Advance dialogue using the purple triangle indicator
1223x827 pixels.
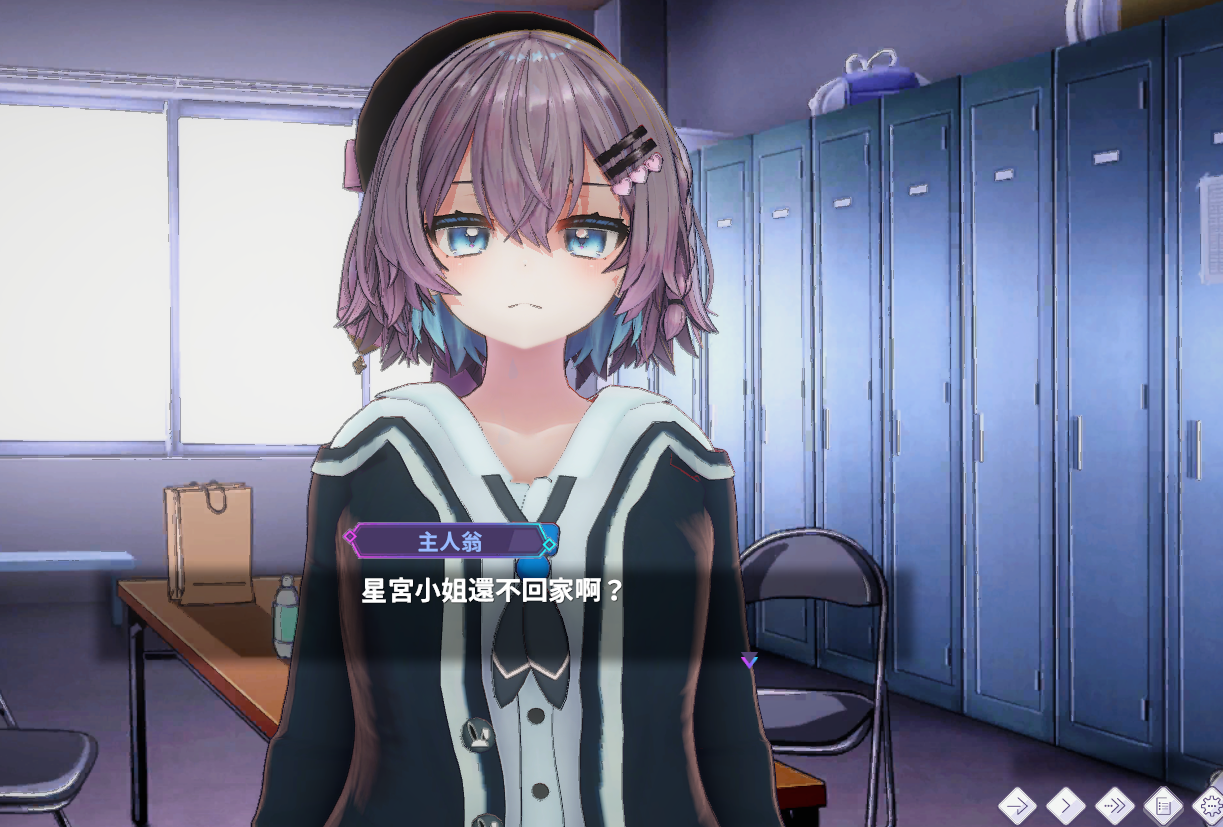point(749,660)
